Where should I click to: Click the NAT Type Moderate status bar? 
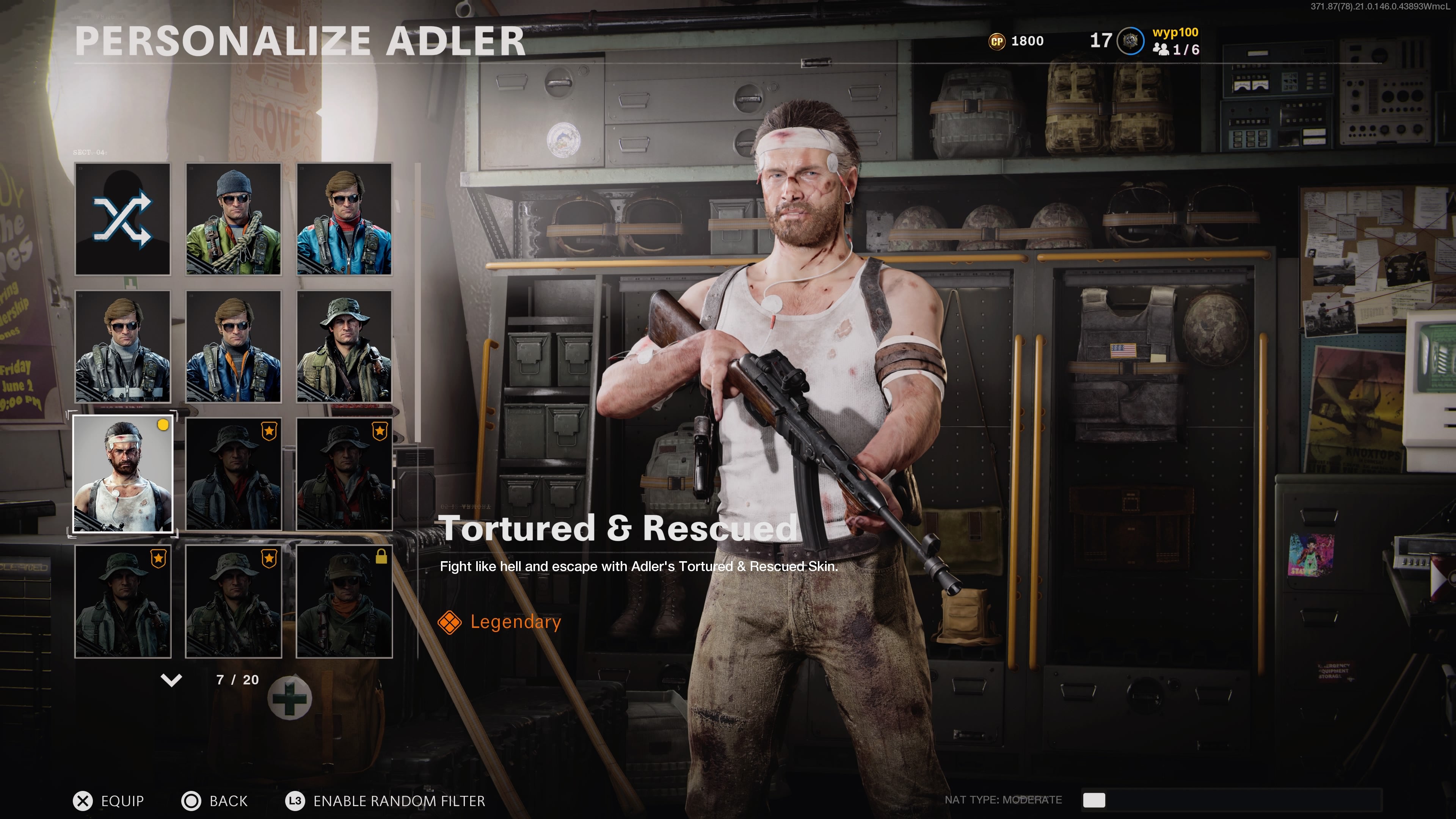tap(1004, 800)
